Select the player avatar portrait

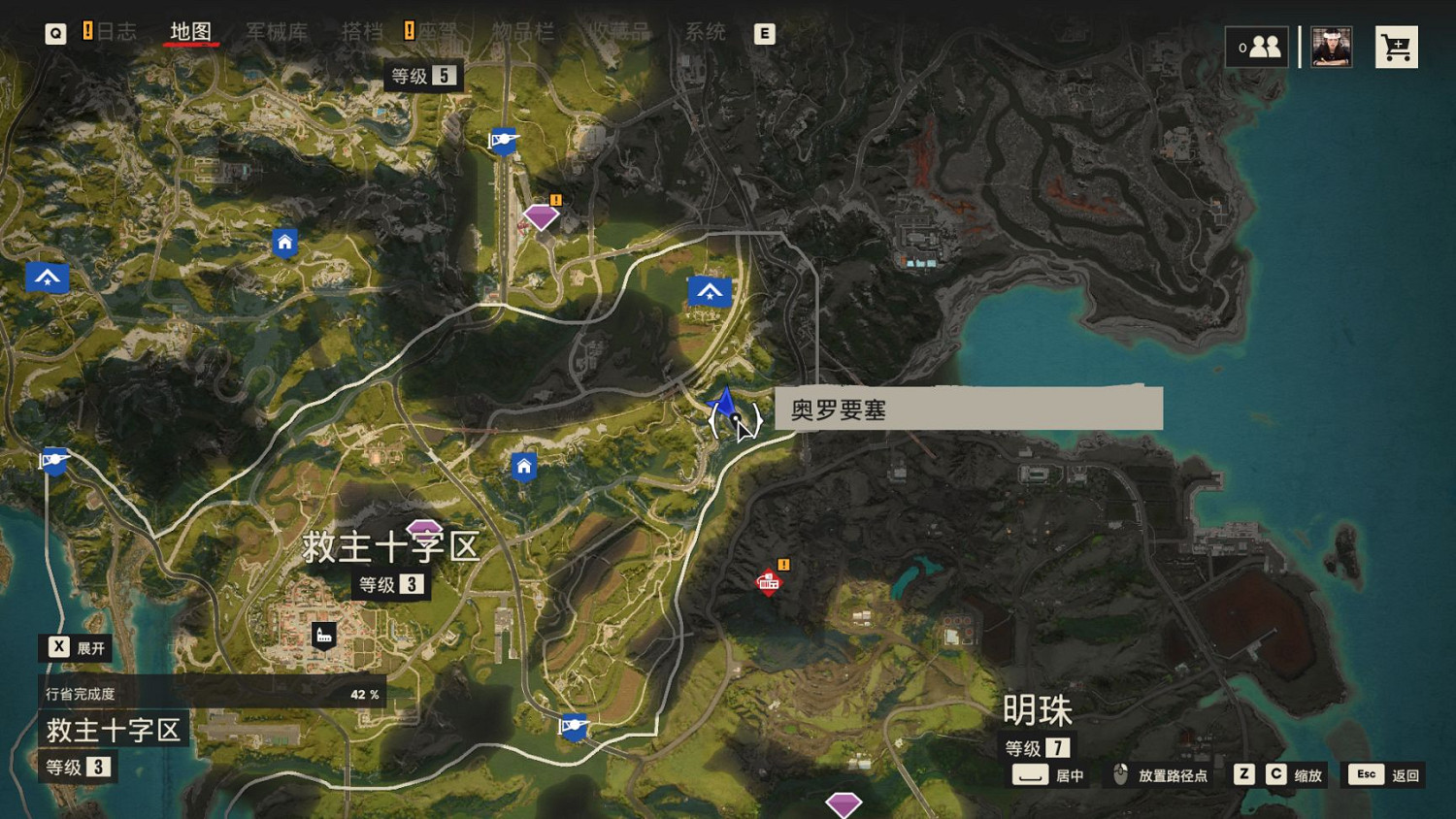tap(1330, 46)
